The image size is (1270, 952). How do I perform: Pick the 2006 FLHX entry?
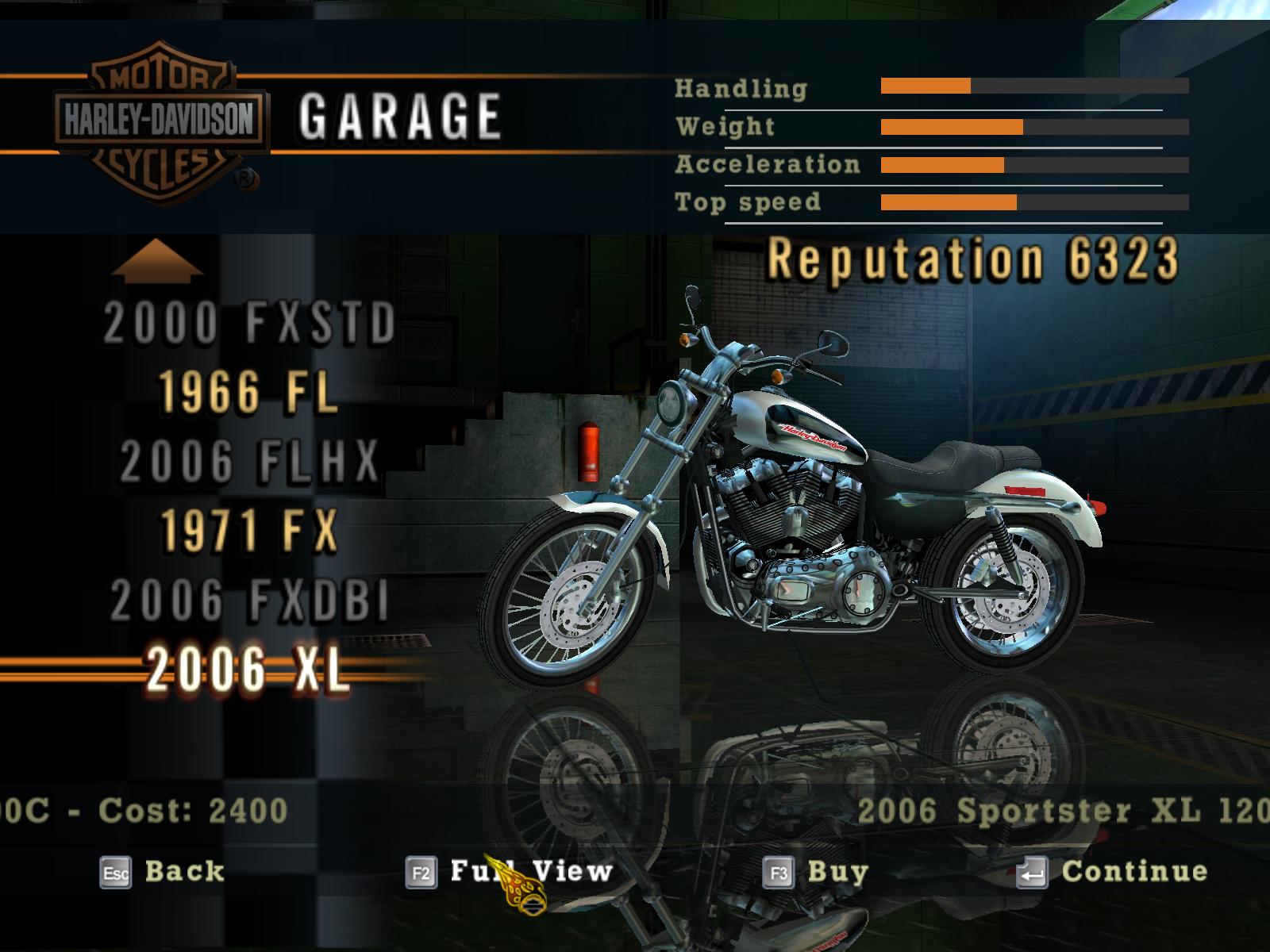click(249, 461)
